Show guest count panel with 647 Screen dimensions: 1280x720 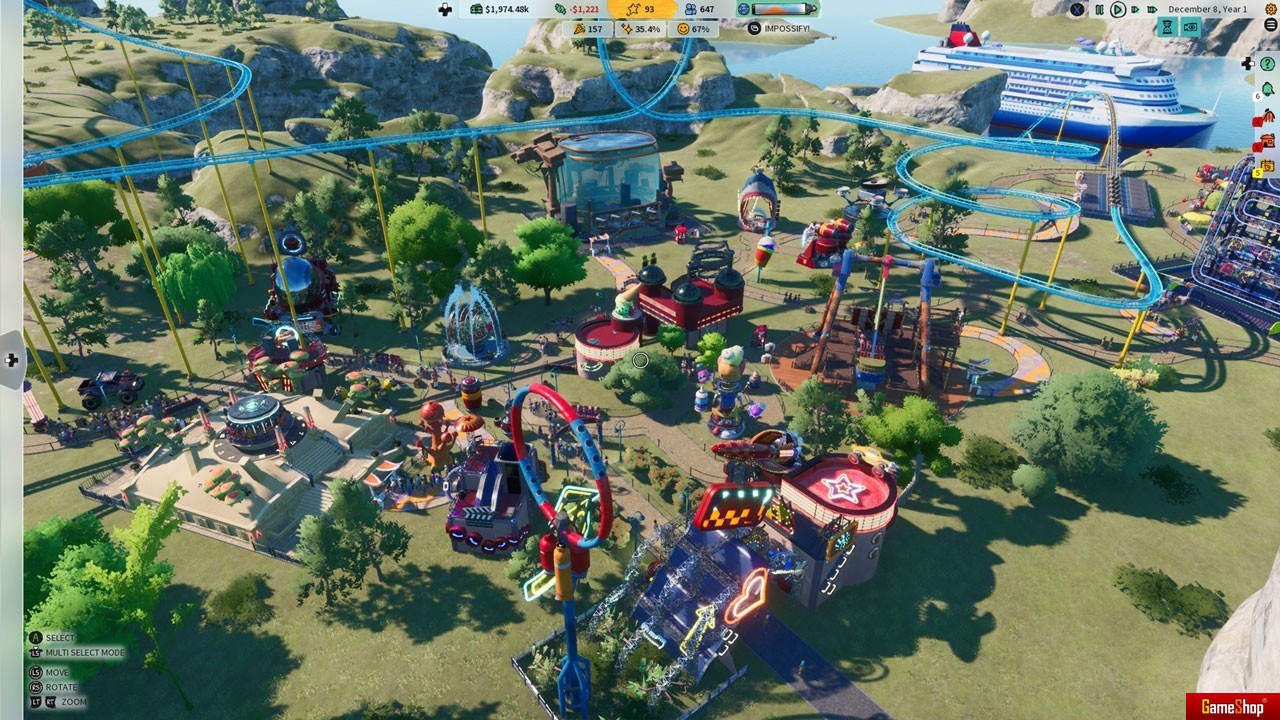pos(699,9)
